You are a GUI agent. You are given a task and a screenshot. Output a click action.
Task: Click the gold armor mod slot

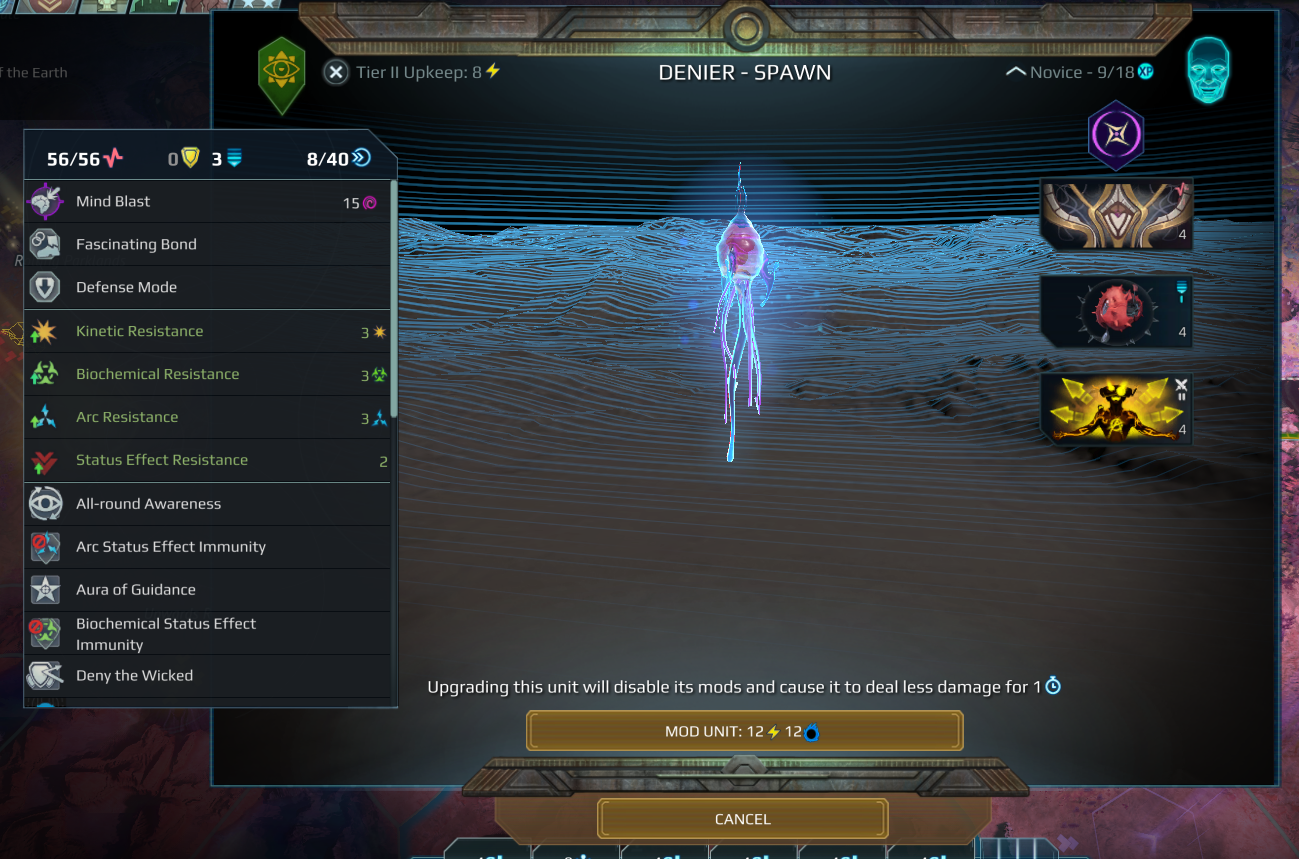[1116, 214]
